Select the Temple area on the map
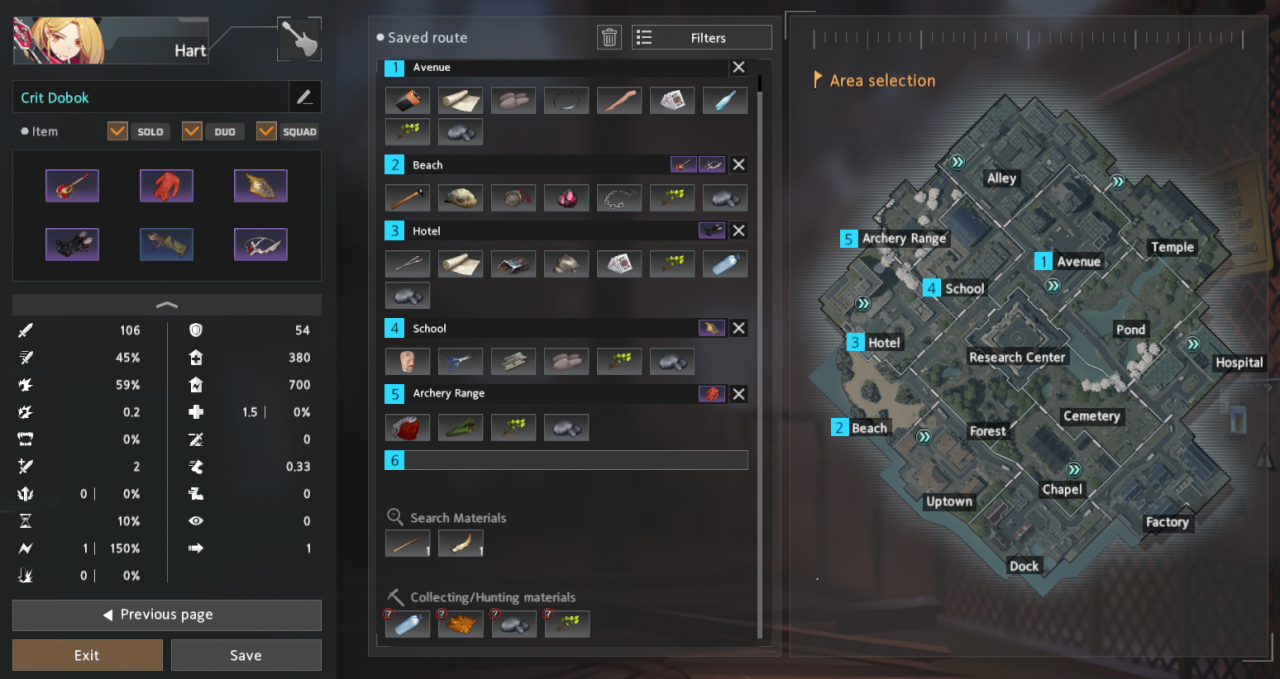This screenshot has height=679, width=1280. 1172,247
